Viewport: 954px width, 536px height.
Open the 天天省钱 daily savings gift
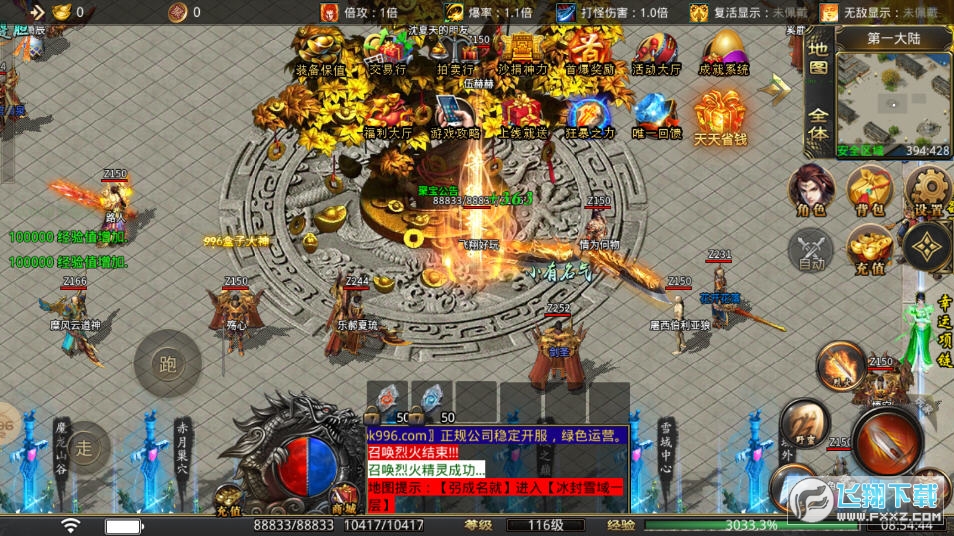[721, 116]
